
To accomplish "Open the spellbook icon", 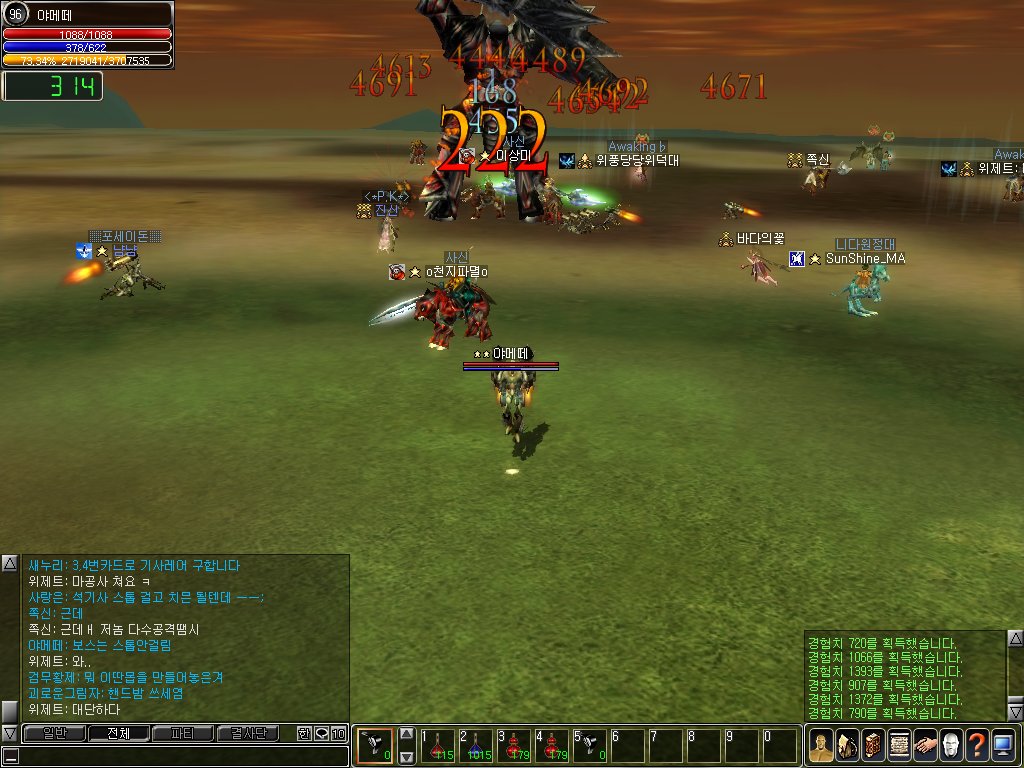I will (x=873, y=746).
